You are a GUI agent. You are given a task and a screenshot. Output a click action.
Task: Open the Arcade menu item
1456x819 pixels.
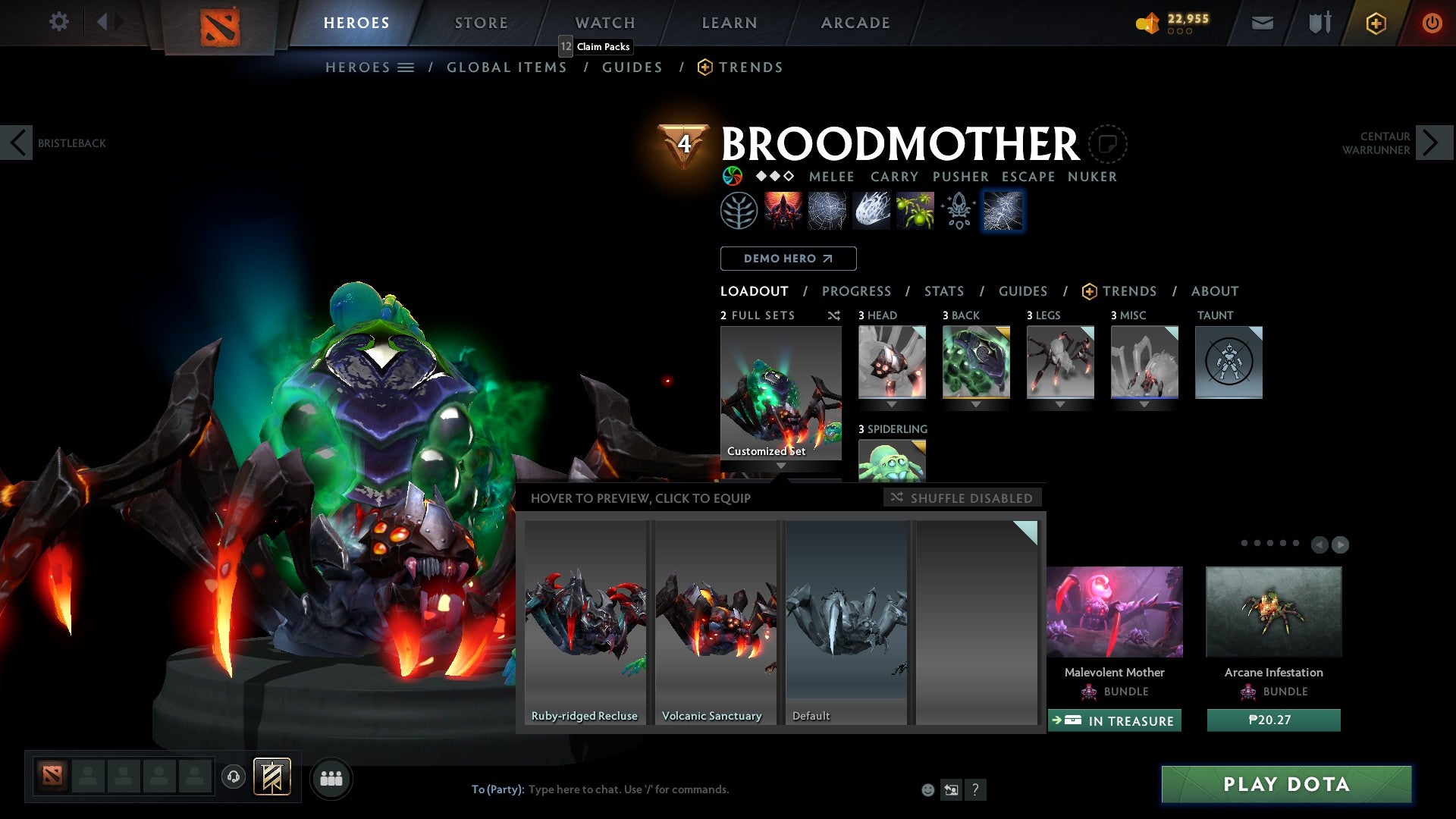[x=855, y=22]
